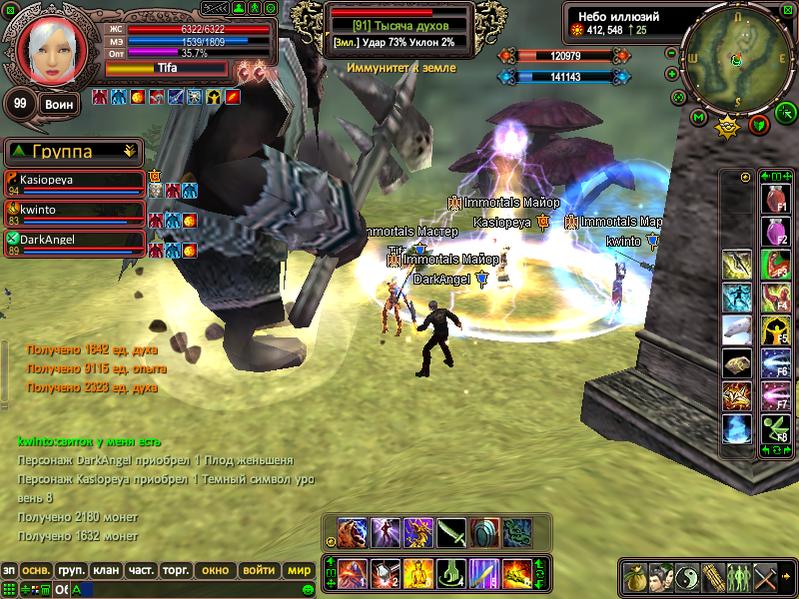Switch chat to the 'торг.' tab
Screen dimensions: 799x599
tap(176, 570)
